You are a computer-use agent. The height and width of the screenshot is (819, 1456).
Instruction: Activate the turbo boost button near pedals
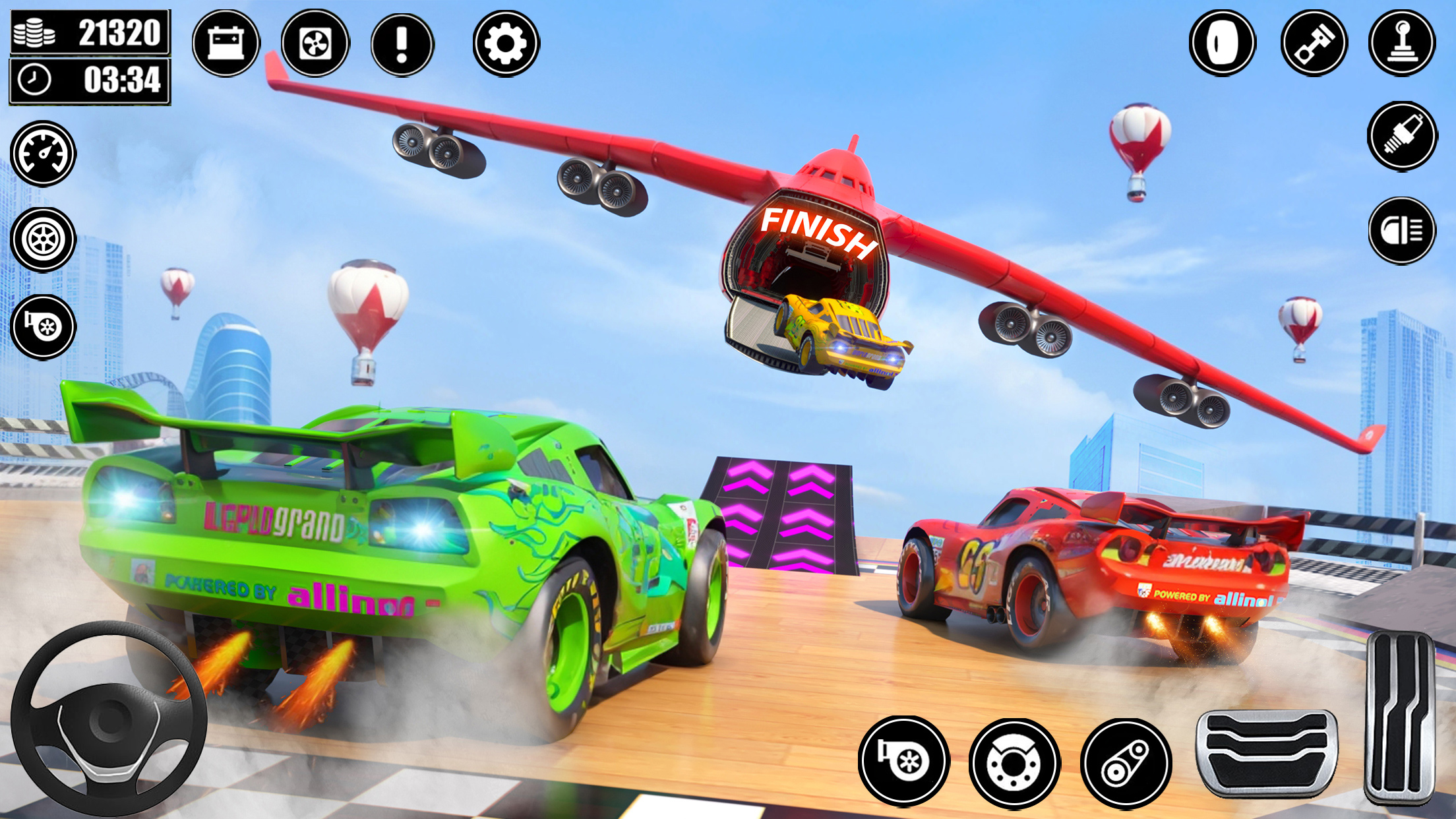(903, 762)
